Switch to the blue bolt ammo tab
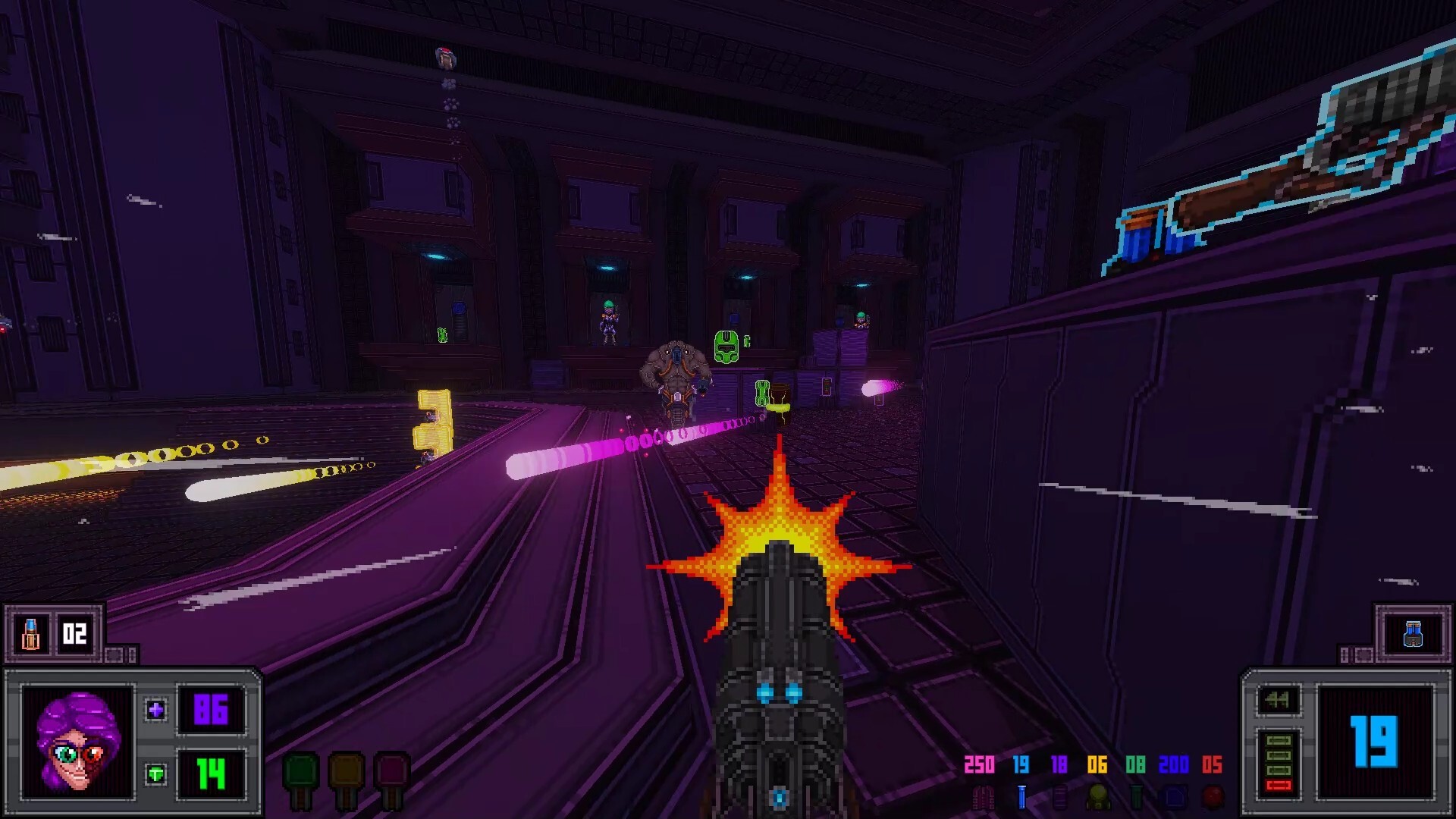Viewport: 1456px width, 819px height. click(1022, 795)
